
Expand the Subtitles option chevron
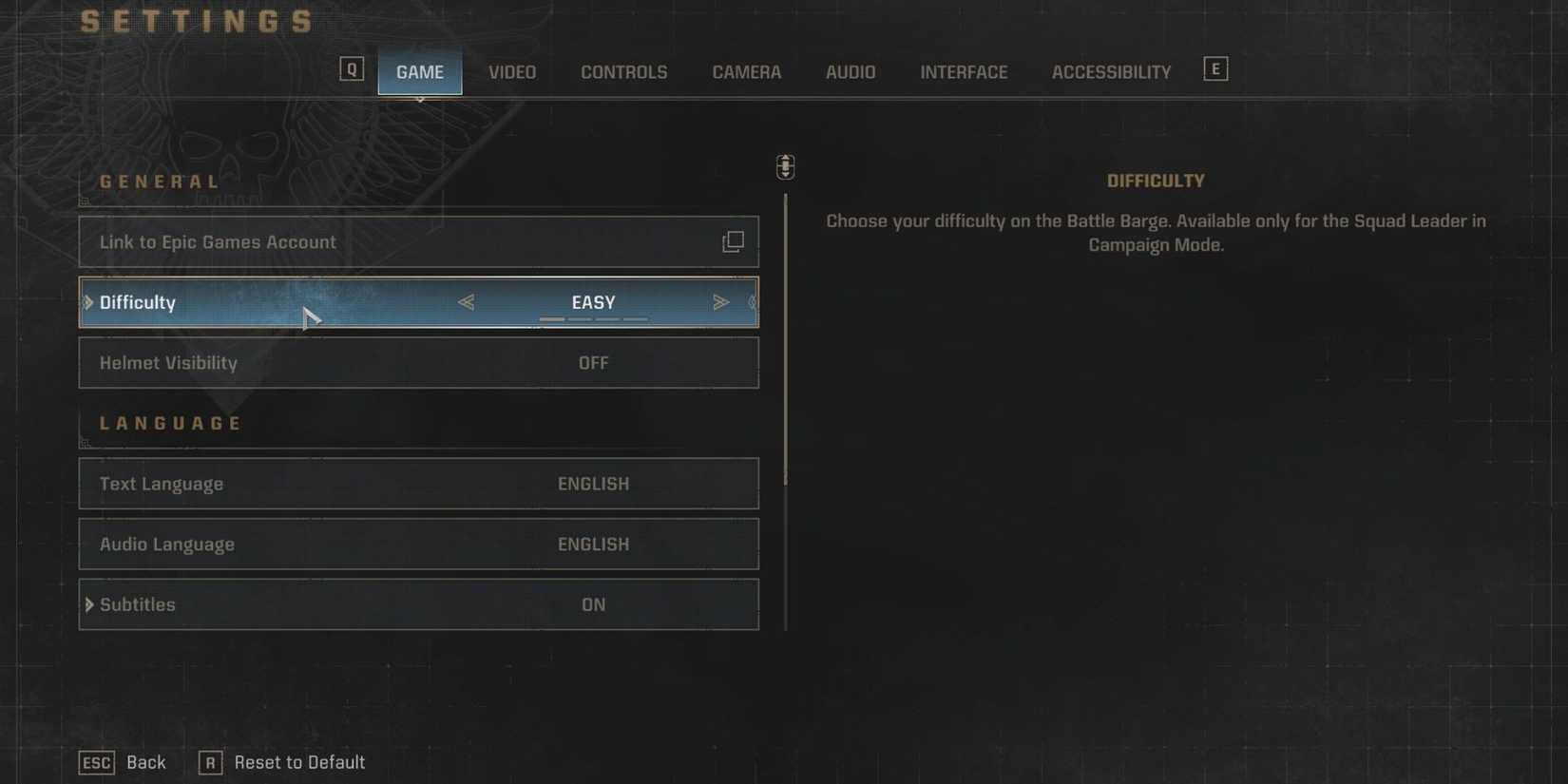89,604
